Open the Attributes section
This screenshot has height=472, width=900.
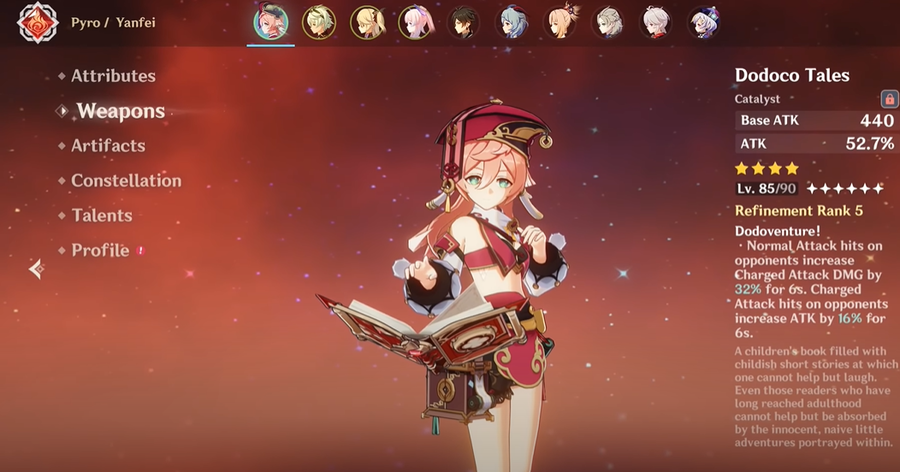coord(113,76)
